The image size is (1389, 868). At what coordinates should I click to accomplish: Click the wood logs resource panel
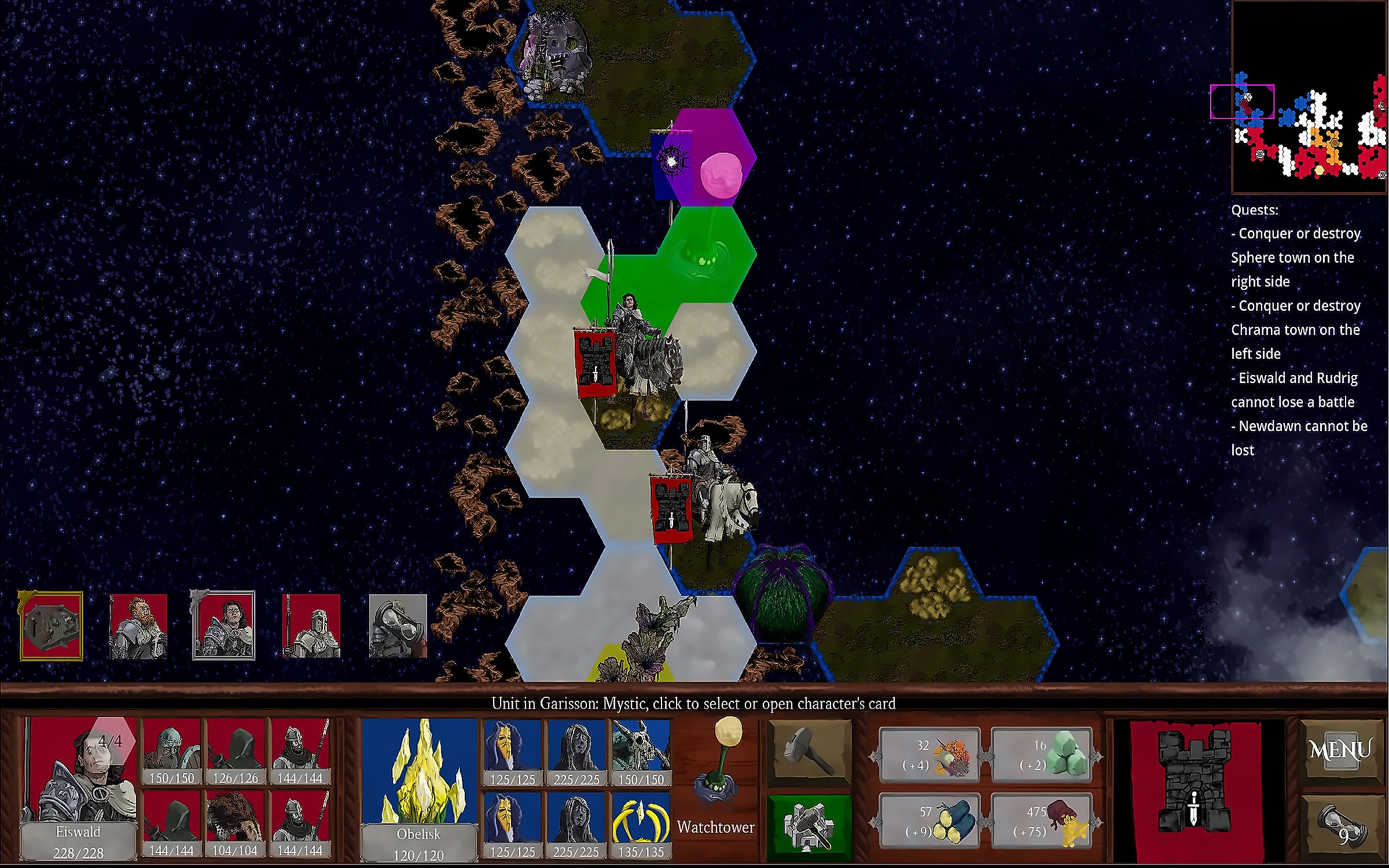[929, 822]
